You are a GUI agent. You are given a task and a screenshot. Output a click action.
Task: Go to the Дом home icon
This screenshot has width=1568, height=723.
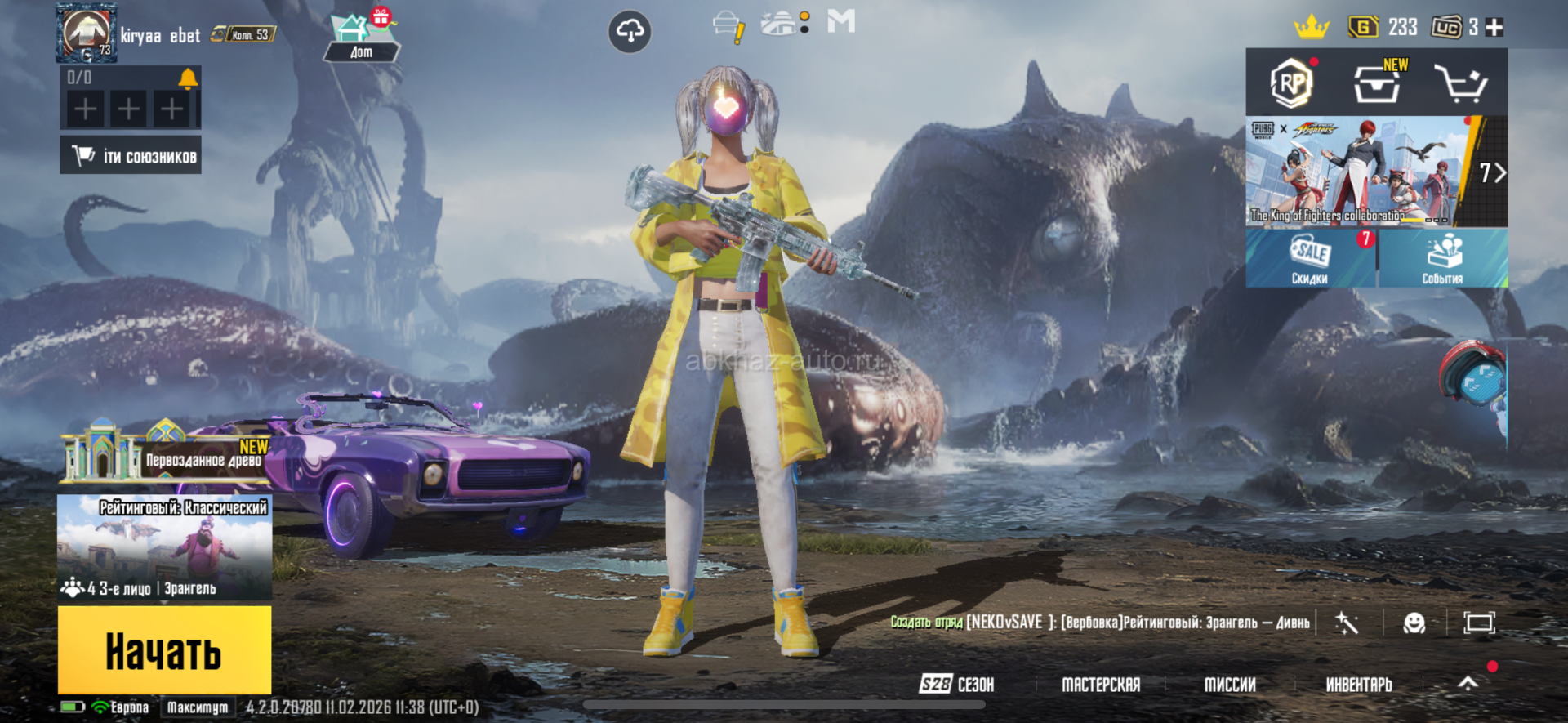click(x=360, y=38)
